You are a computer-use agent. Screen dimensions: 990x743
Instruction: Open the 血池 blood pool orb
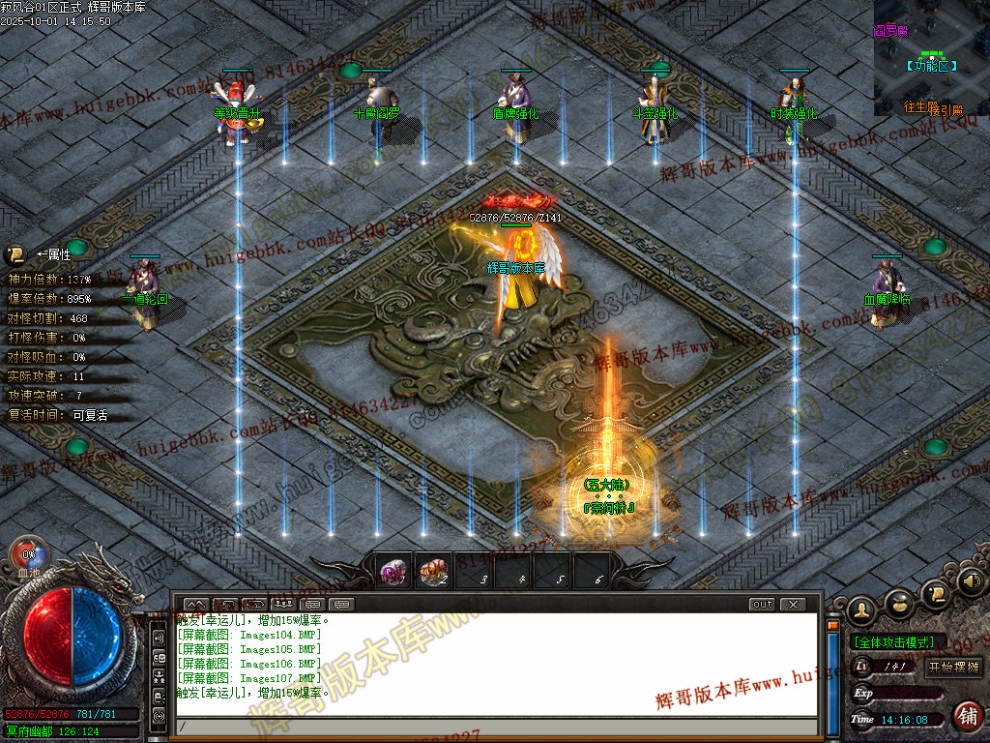(29, 556)
